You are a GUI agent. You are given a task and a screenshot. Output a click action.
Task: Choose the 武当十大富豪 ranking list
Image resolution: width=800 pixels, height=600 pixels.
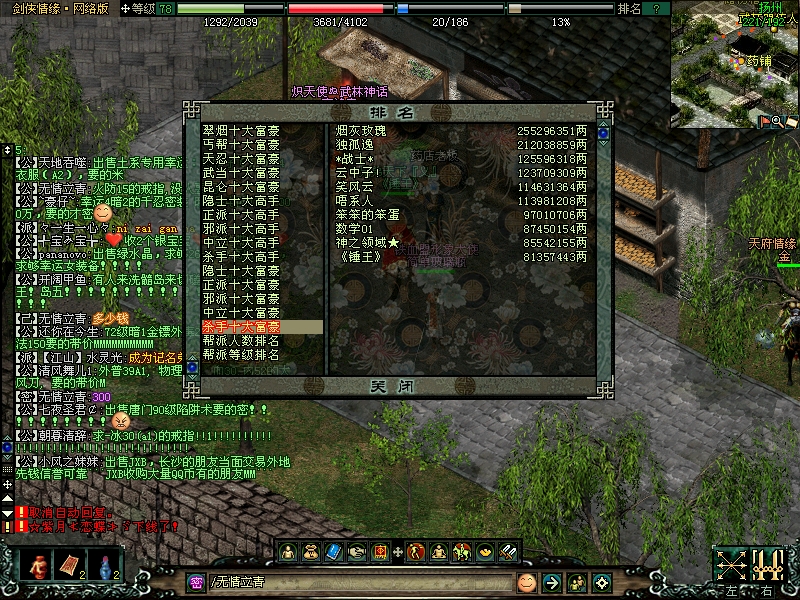click(241, 173)
